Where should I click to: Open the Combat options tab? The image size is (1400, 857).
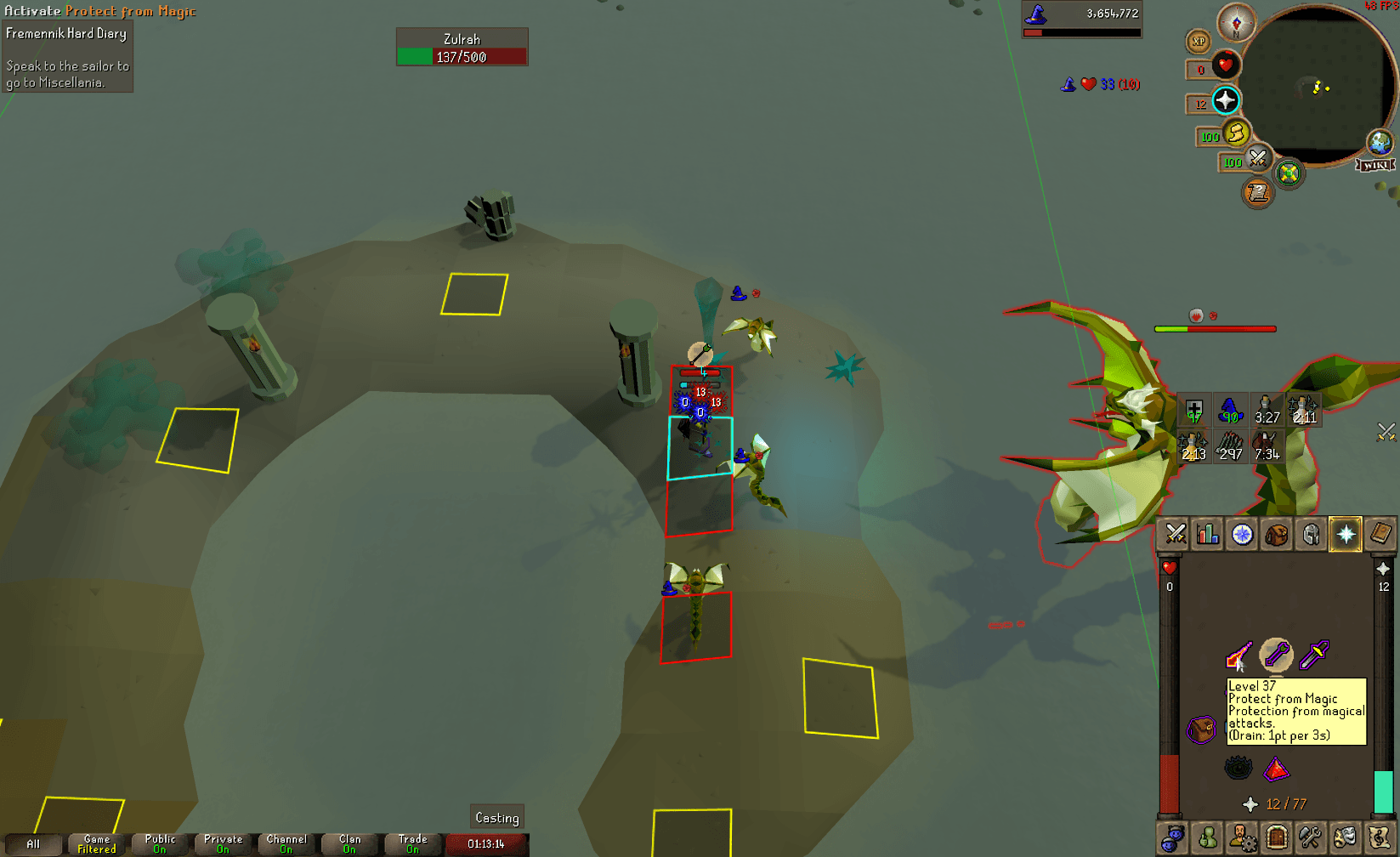(x=1176, y=534)
